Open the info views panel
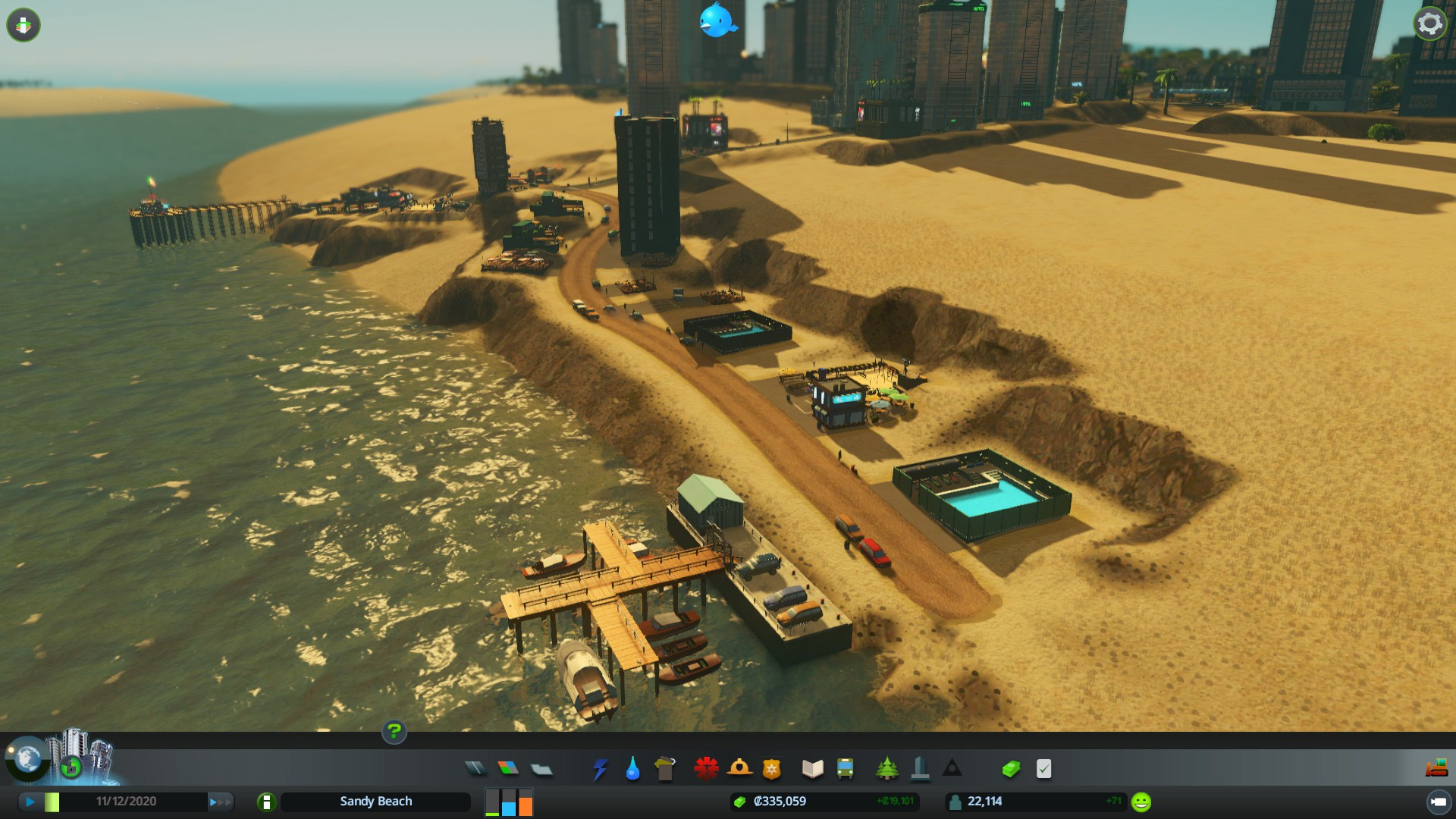The height and width of the screenshot is (819, 1456). pyautogui.click(x=24, y=25)
